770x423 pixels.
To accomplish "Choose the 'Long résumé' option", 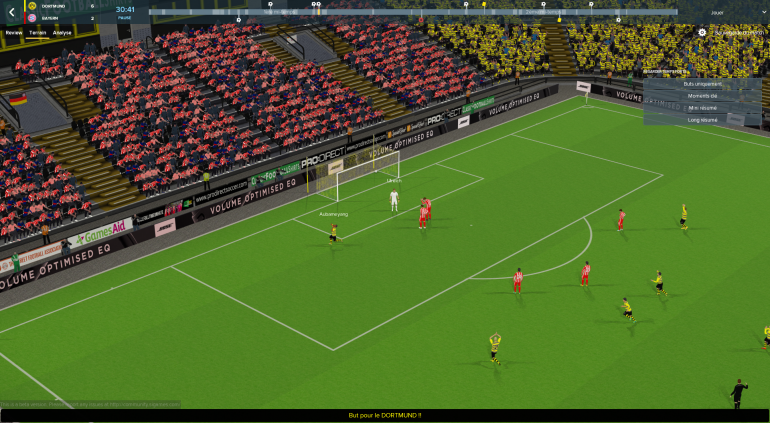I will coord(702,120).
